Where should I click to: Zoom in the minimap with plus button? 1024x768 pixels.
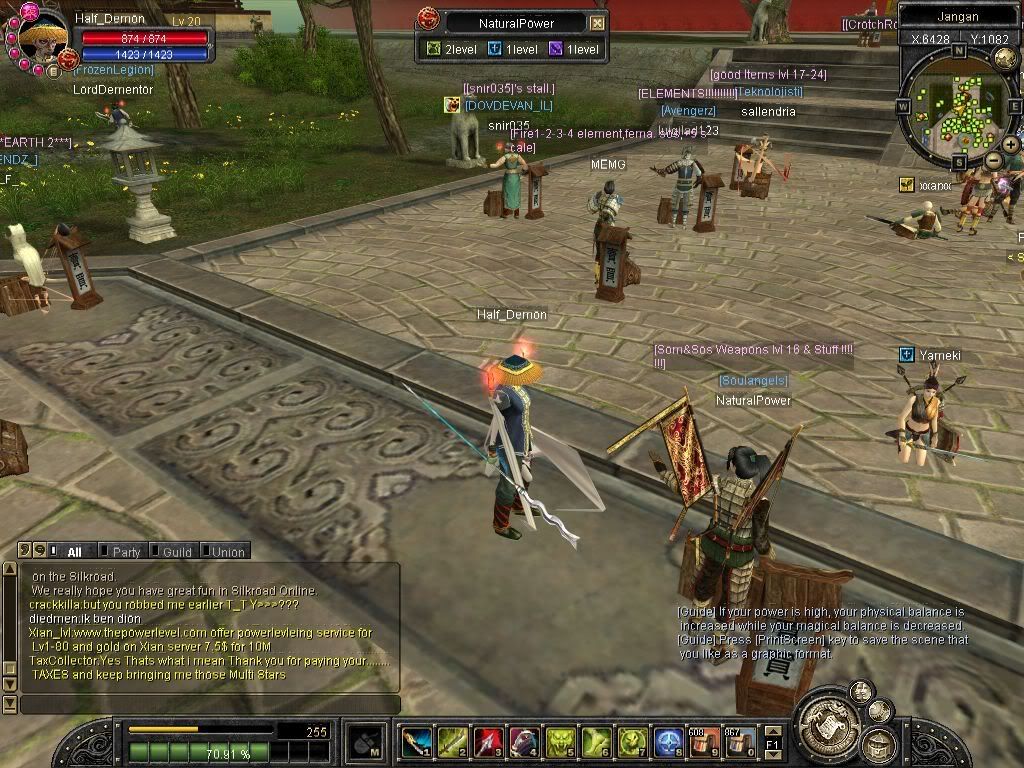[x=1011, y=145]
